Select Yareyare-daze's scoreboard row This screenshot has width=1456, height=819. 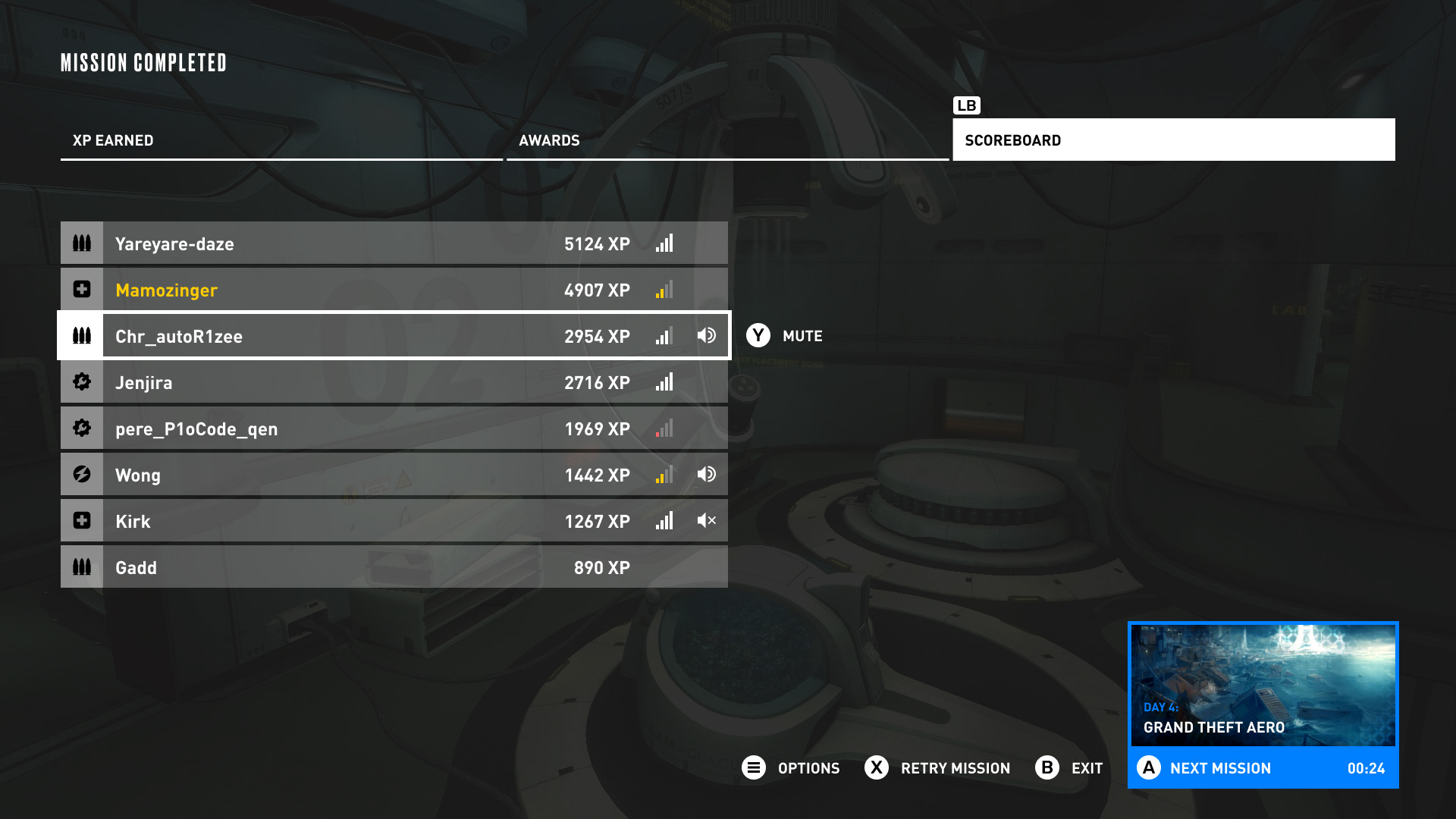pos(393,243)
